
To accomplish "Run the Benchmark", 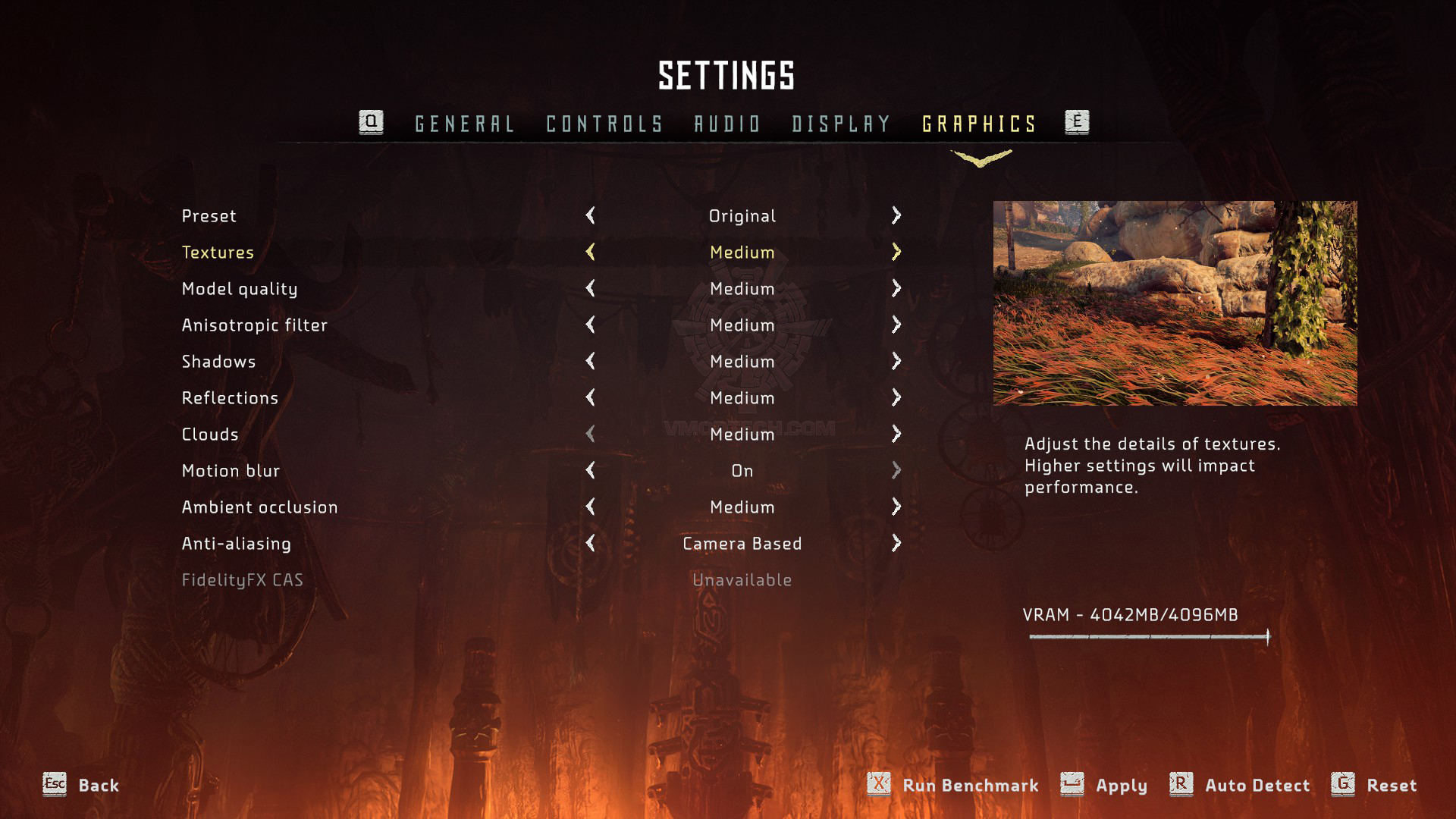I will coord(969,786).
